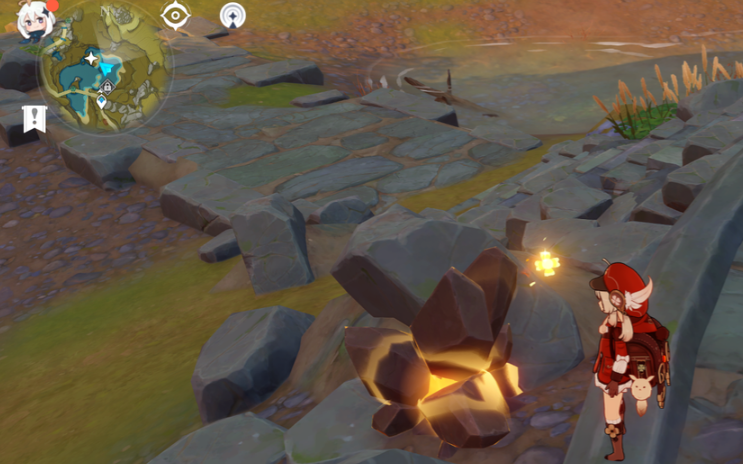Select the teleport waypoint pin on minimap
The image size is (743, 464).
(x=101, y=102)
